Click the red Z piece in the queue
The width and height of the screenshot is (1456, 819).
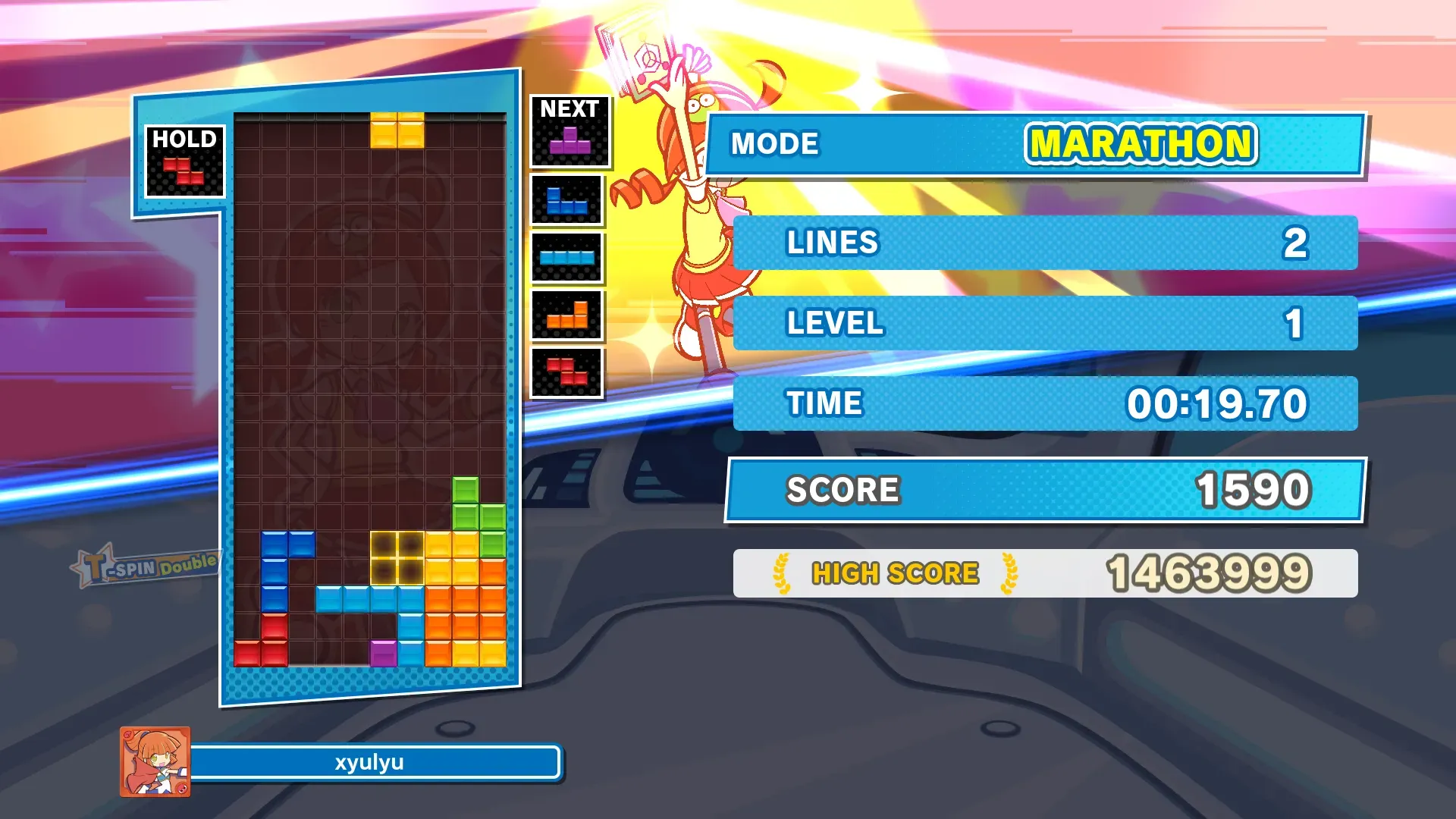pyautogui.click(x=566, y=372)
